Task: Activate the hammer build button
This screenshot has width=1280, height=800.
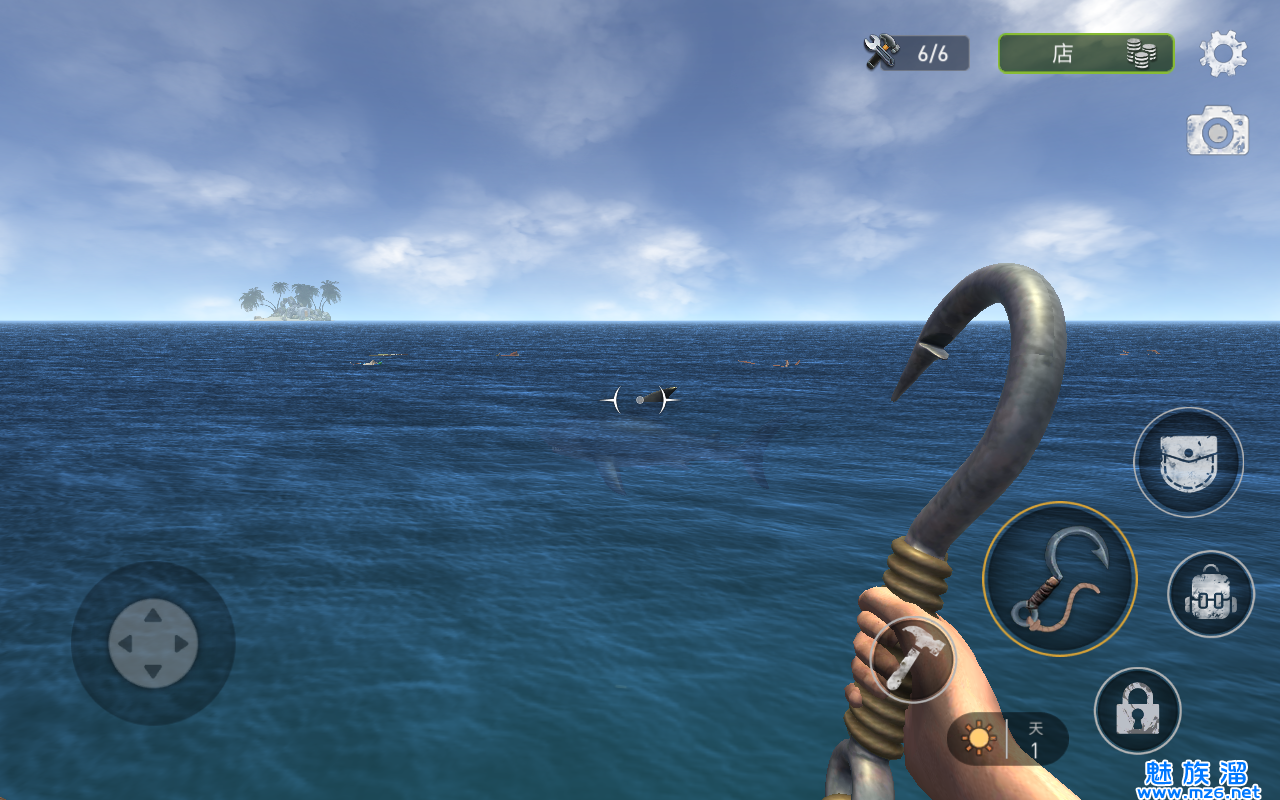Action: coord(912,659)
